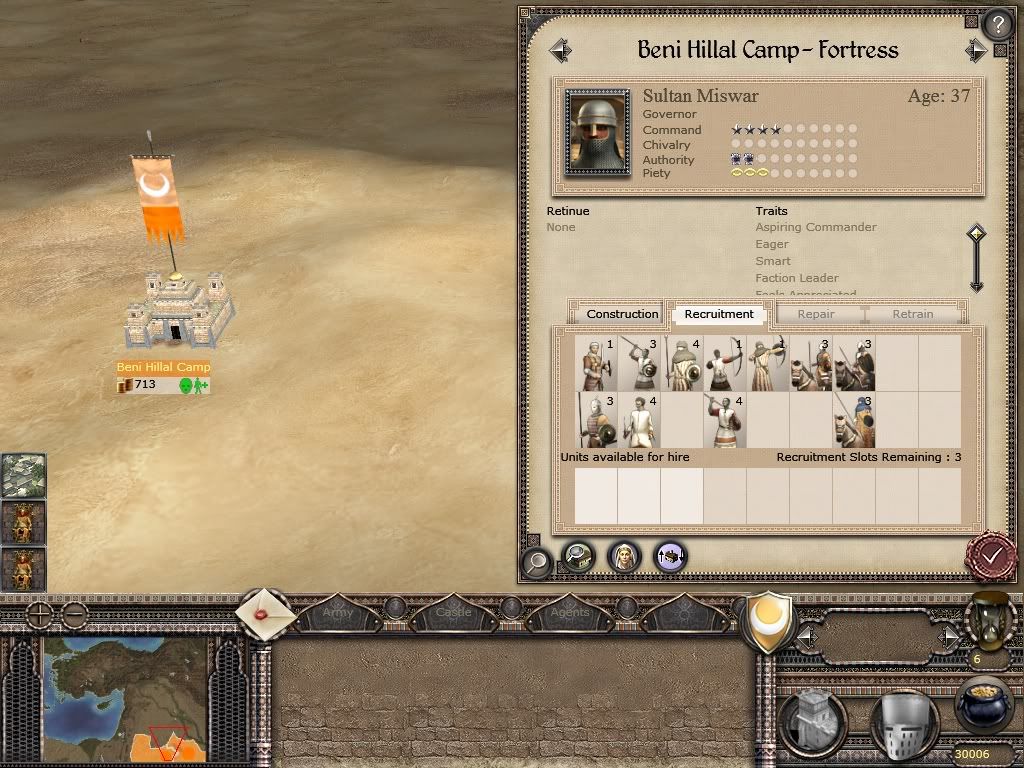
Task: Click the campaign minimap
Action: tap(125, 700)
